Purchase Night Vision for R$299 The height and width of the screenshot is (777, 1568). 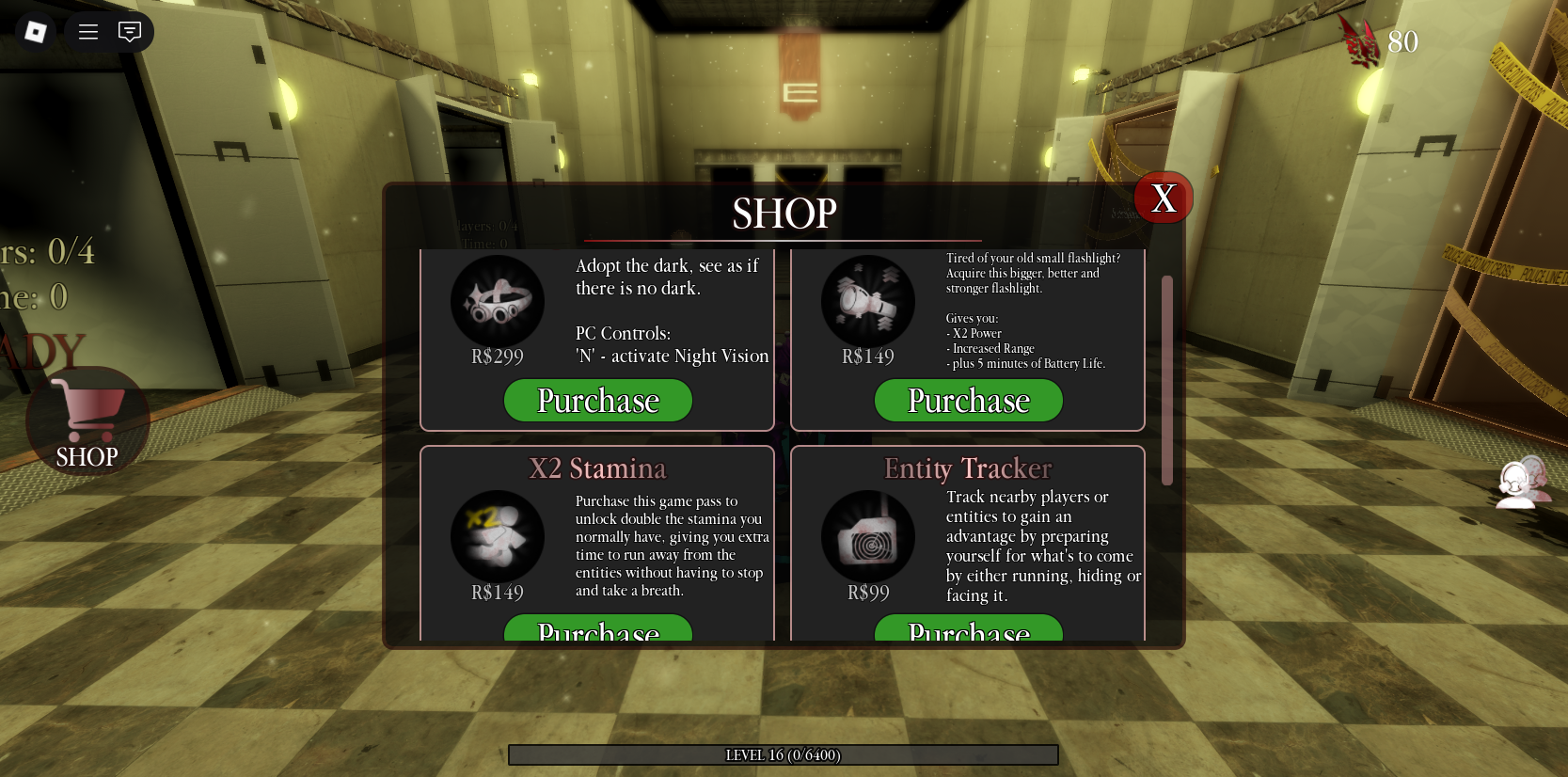point(598,400)
